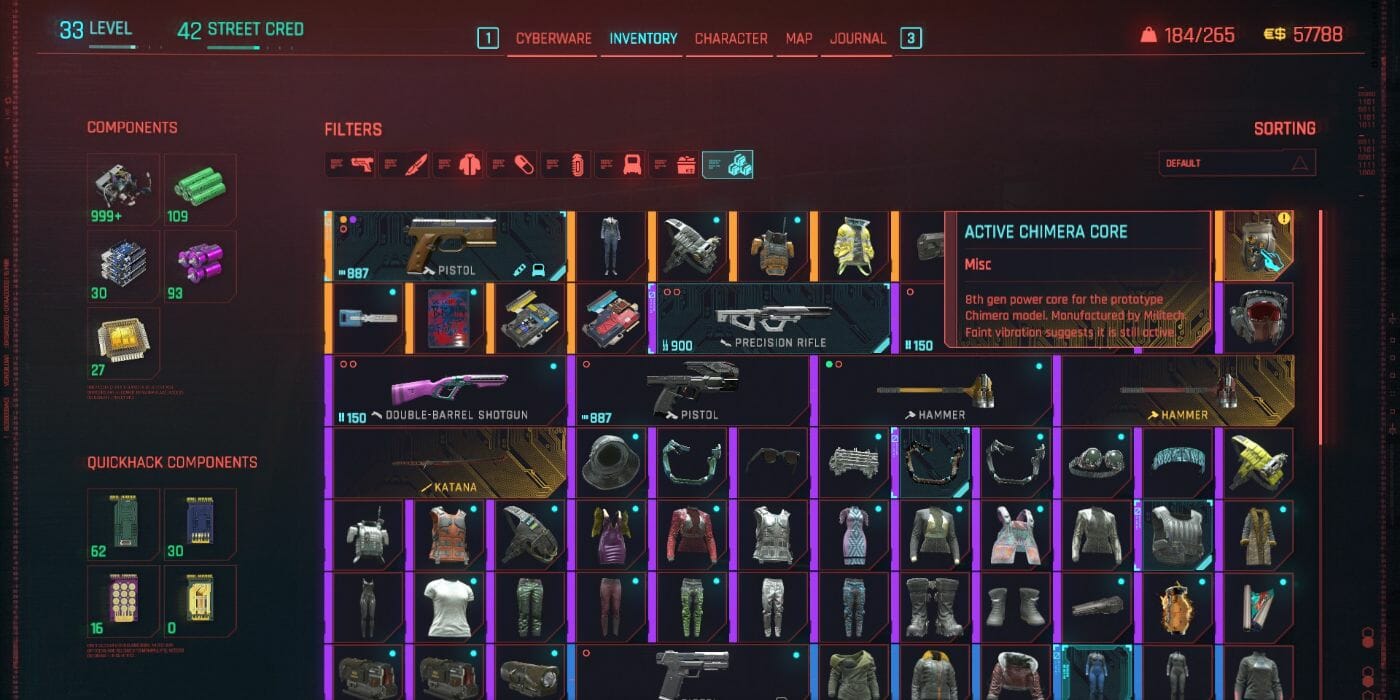1400x700 pixels.
Task: Choose the Precision Rifle slot
Action: coord(772,319)
